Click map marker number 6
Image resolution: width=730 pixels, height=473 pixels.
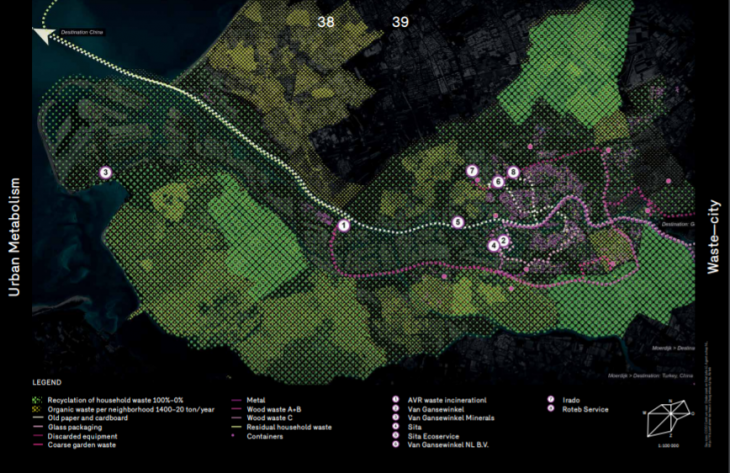(x=497, y=182)
